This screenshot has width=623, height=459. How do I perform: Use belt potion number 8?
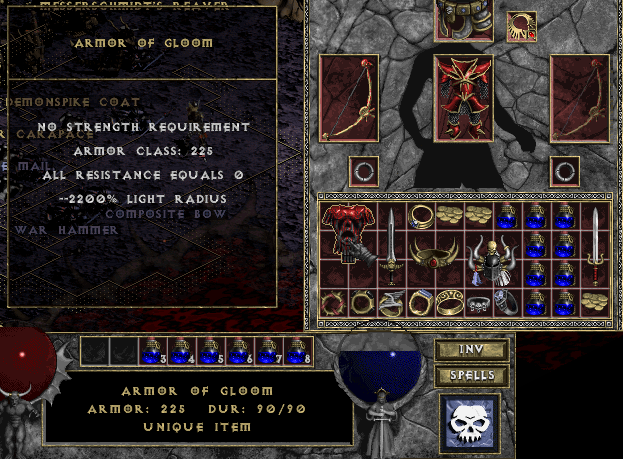299,350
